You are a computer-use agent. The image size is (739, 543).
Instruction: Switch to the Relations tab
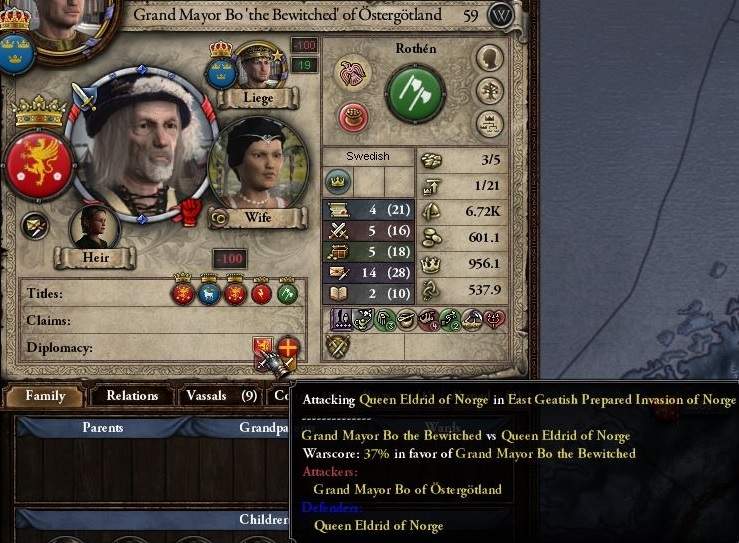[132, 396]
